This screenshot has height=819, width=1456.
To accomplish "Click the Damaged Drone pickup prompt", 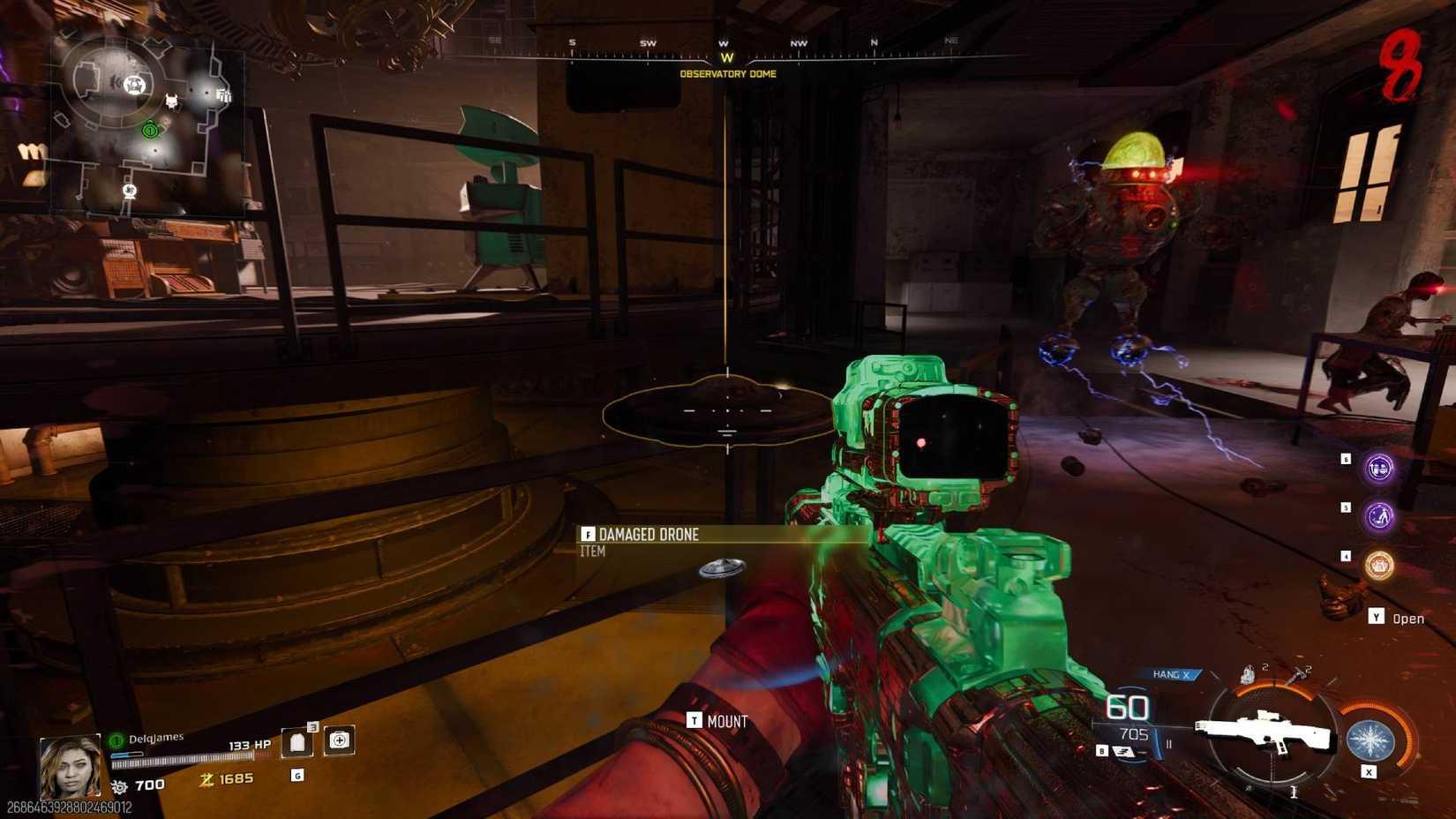I will coord(648,535).
